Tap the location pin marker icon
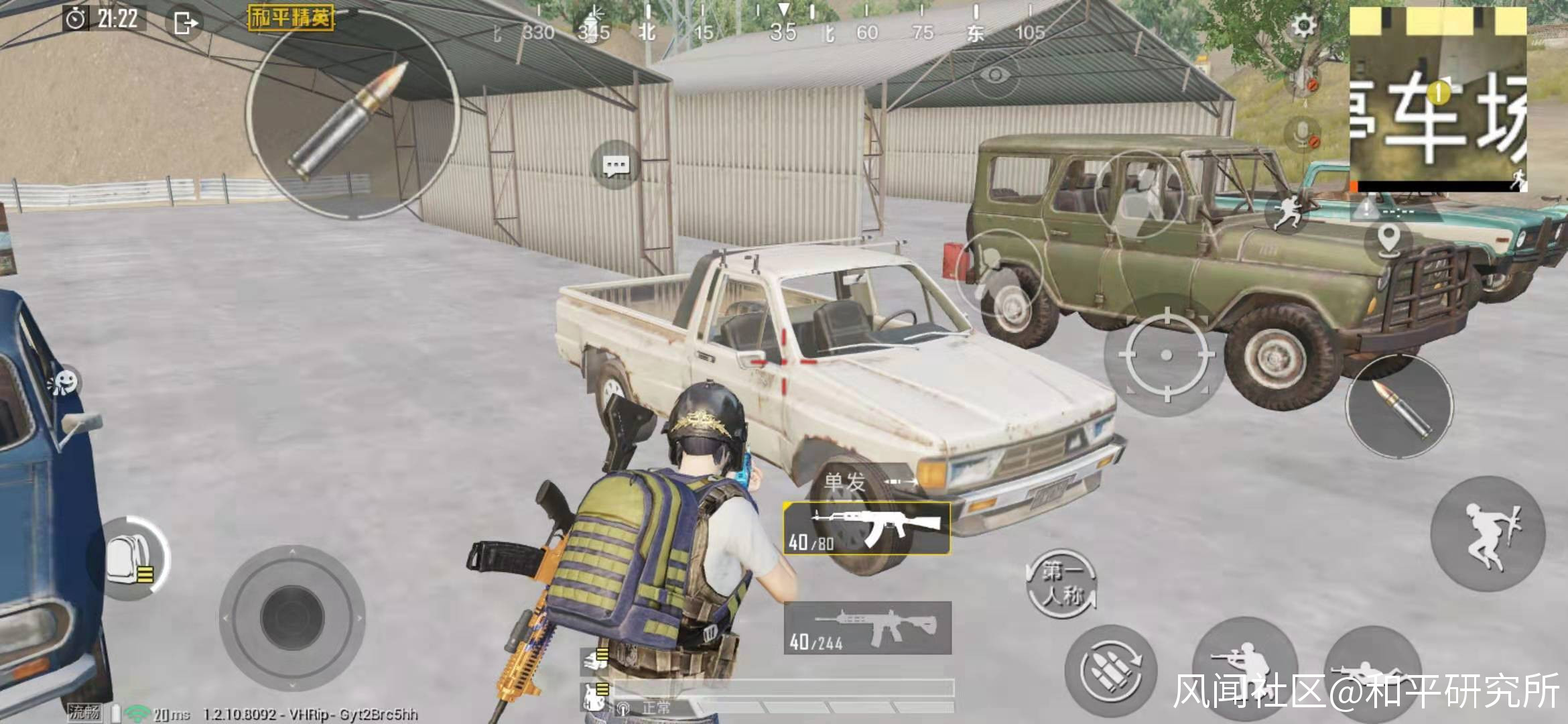 [1389, 239]
